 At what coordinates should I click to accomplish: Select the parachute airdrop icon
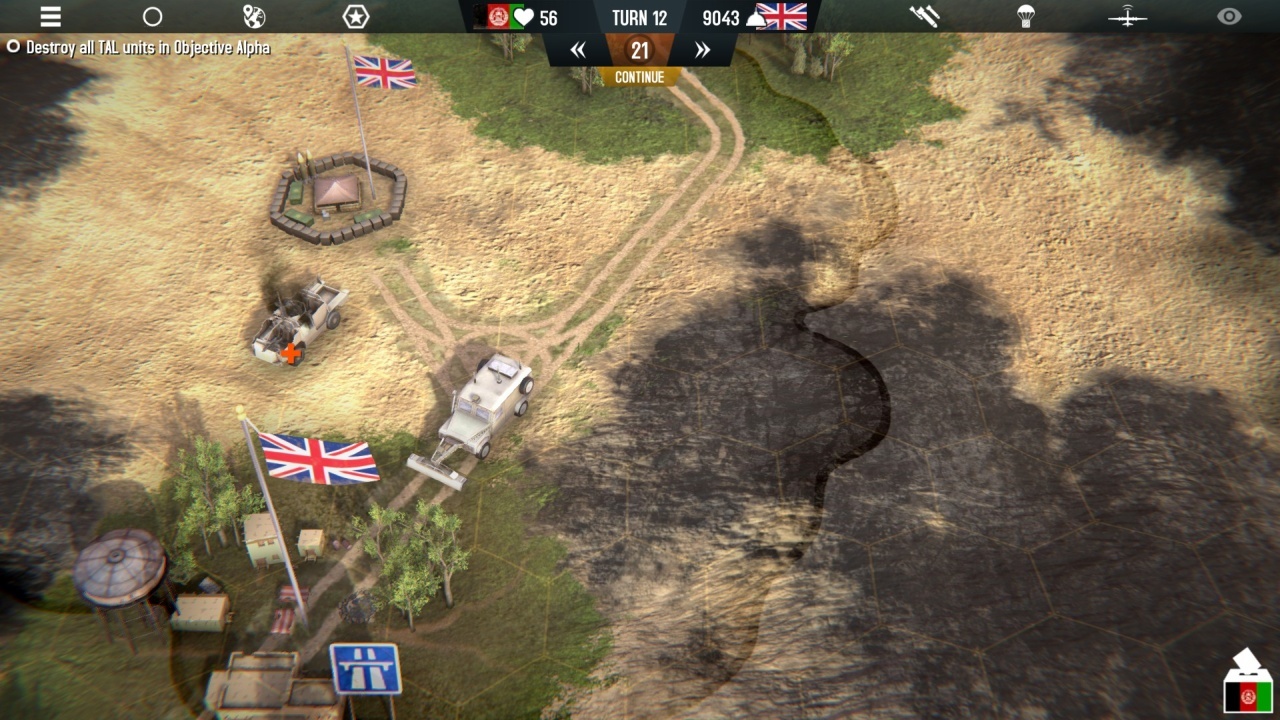click(1026, 17)
